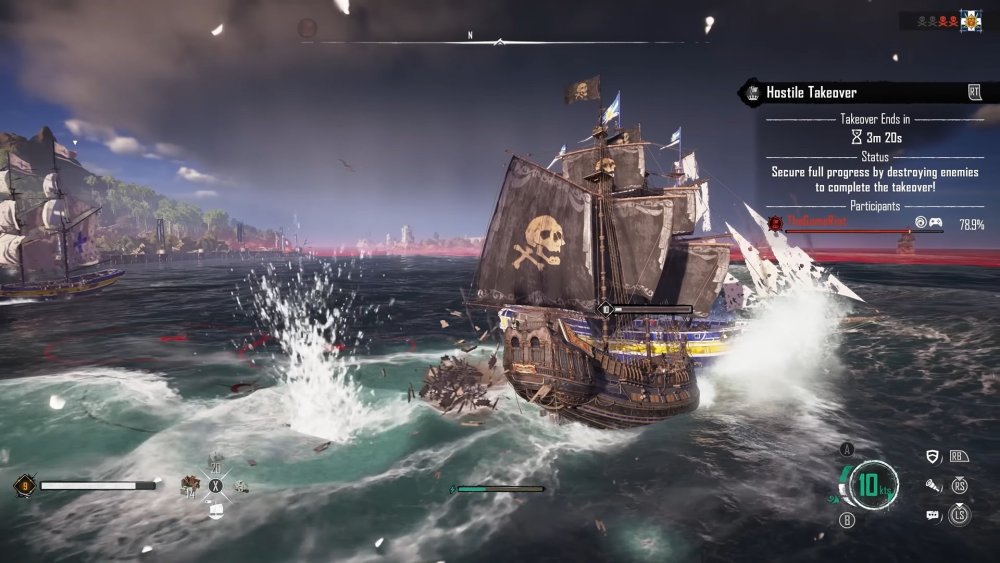Click the faction emblem beside the skull icons

970,21
